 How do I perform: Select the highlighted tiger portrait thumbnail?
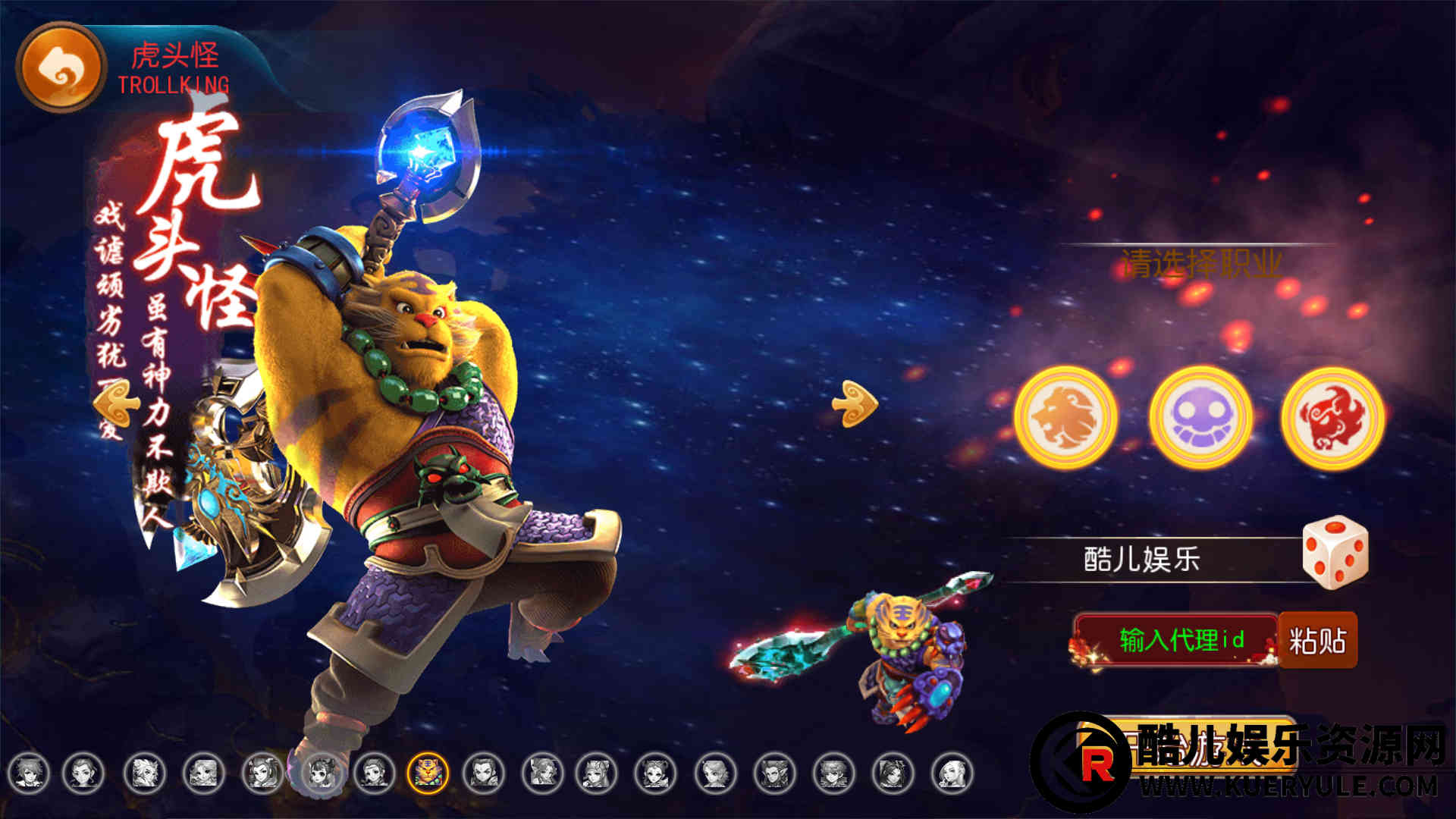pyautogui.click(x=428, y=773)
